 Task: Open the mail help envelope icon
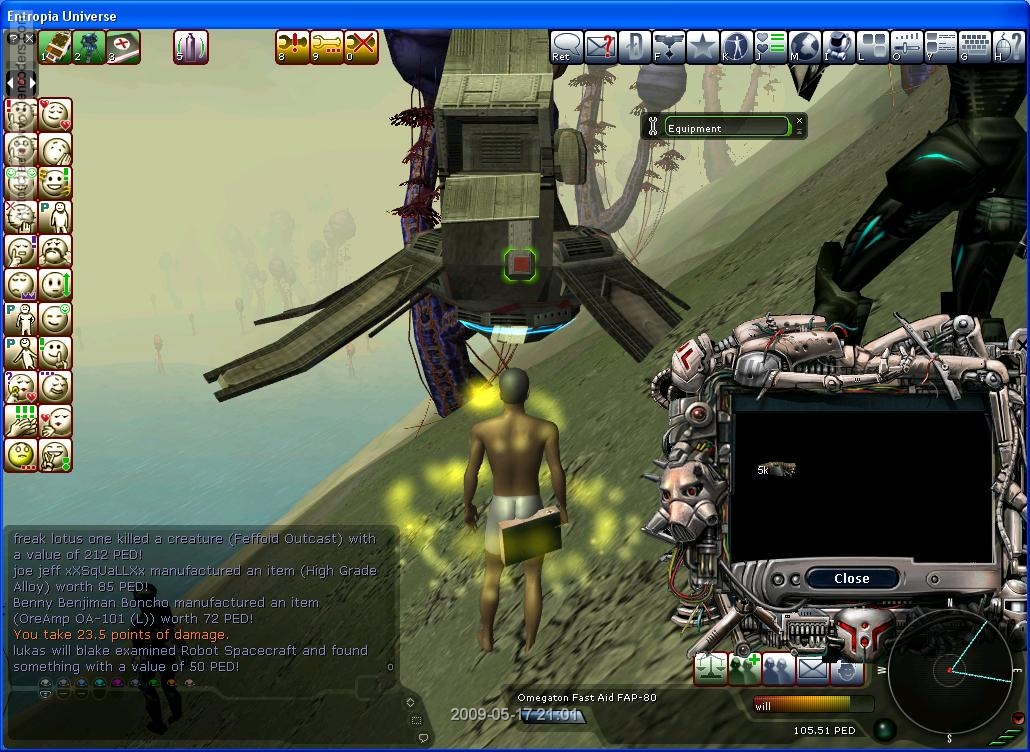(601, 47)
